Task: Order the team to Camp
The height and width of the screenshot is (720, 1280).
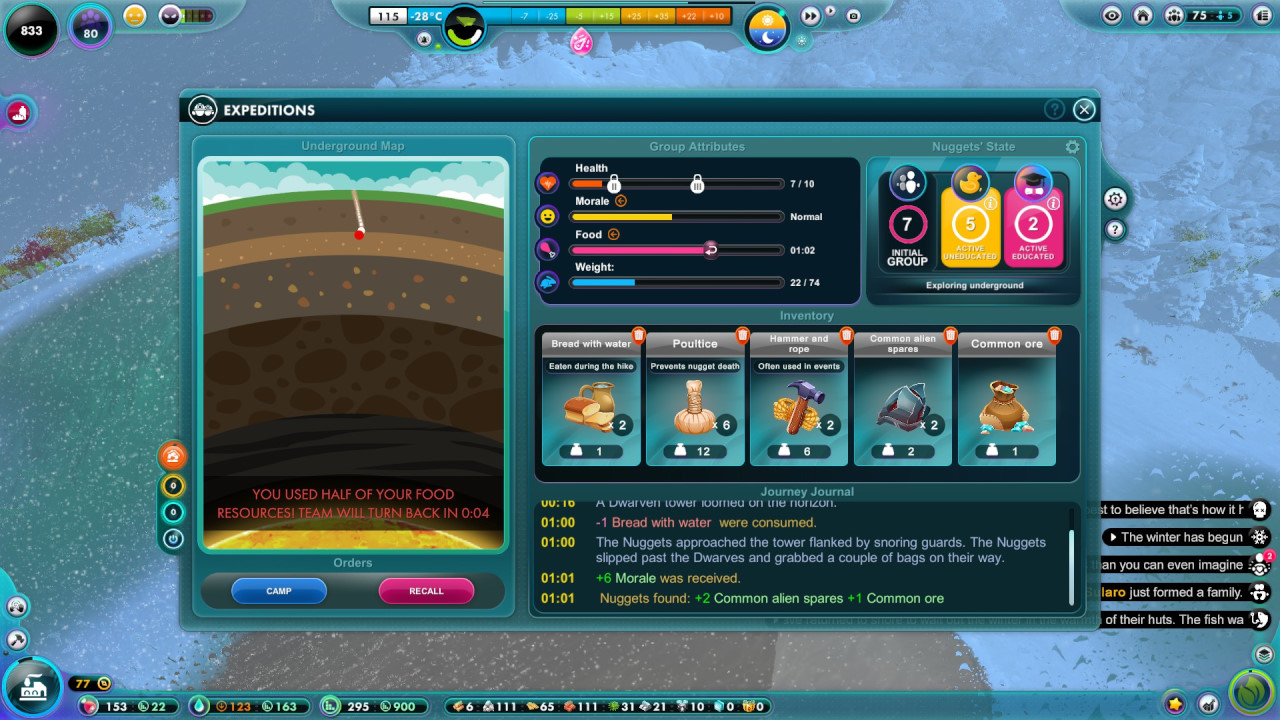Action: 279,591
